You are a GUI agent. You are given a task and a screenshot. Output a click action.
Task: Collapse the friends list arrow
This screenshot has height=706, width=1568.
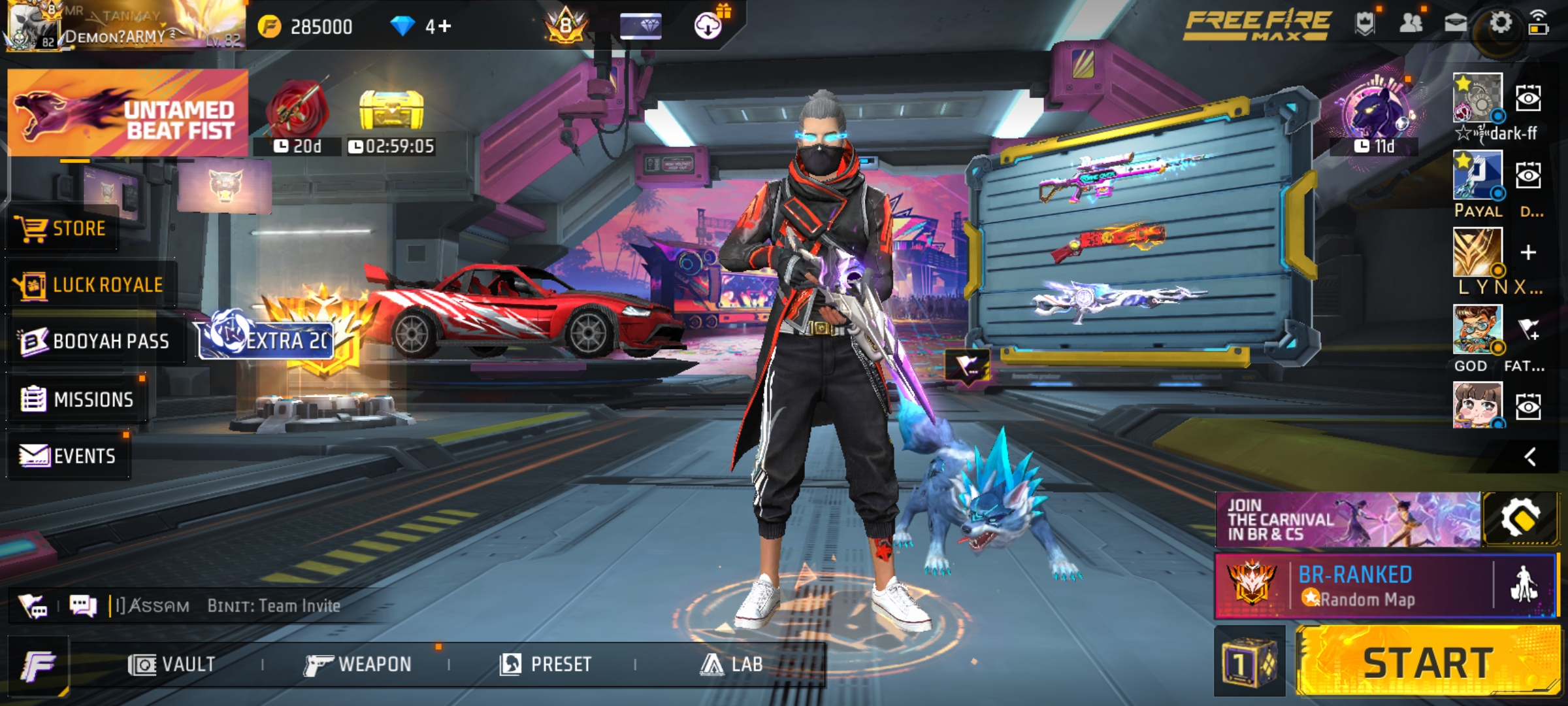pyautogui.click(x=1529, y=456)
